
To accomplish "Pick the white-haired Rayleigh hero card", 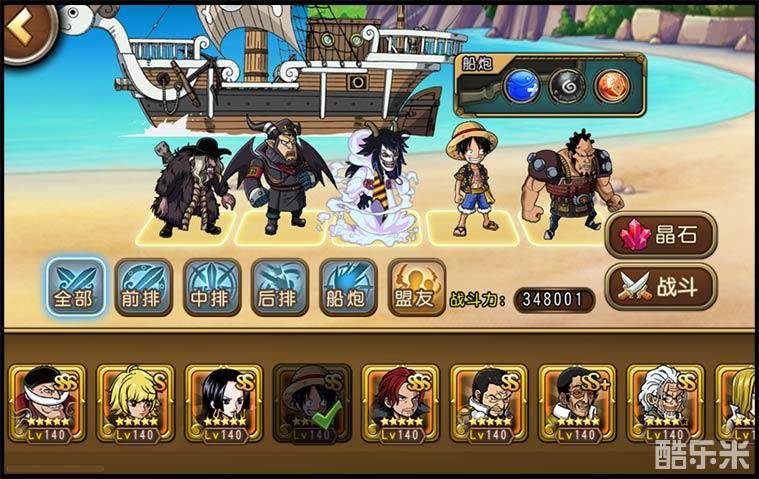I will point(665,404).
